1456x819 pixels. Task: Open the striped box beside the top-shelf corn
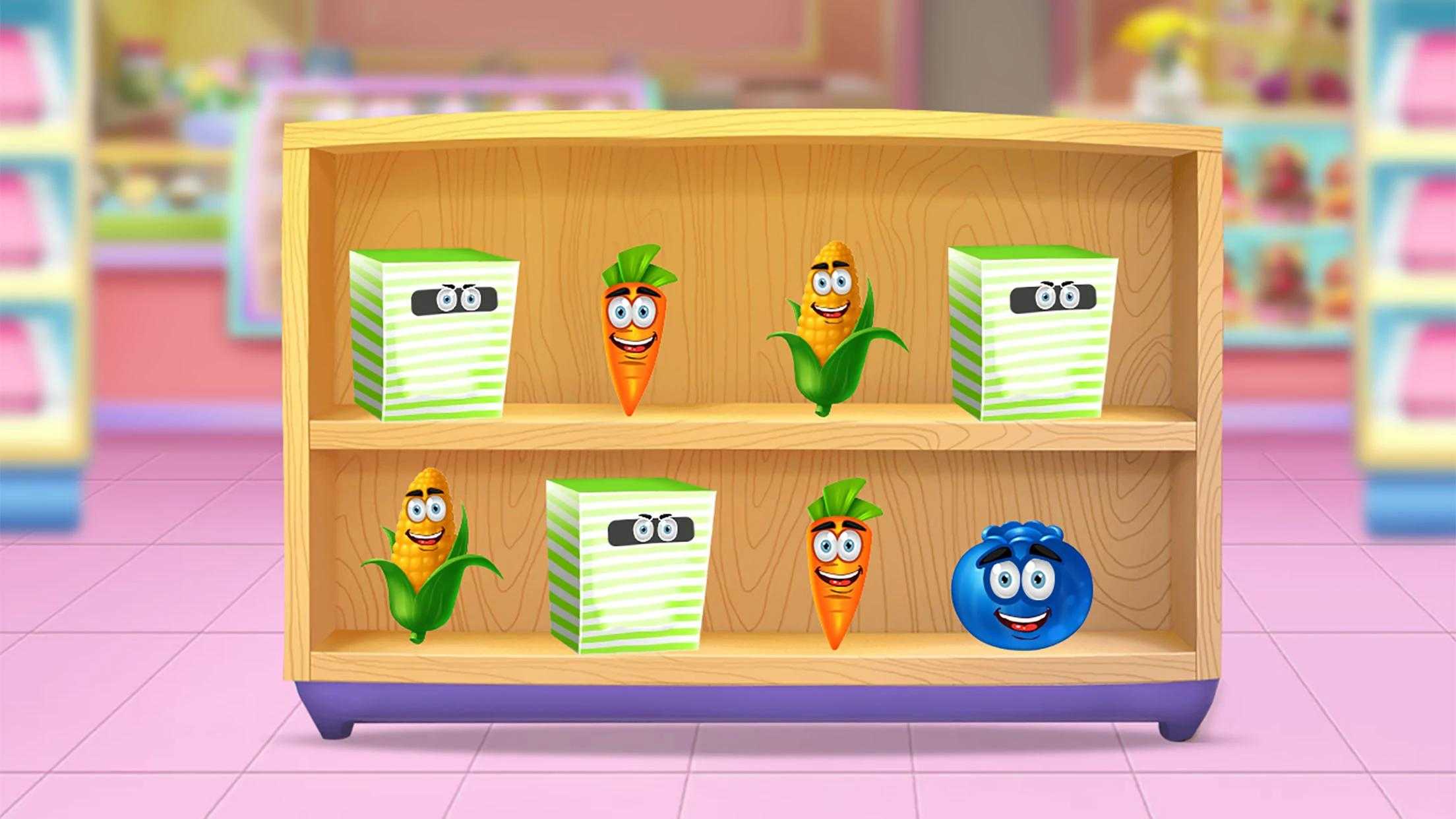[1031, 334]
